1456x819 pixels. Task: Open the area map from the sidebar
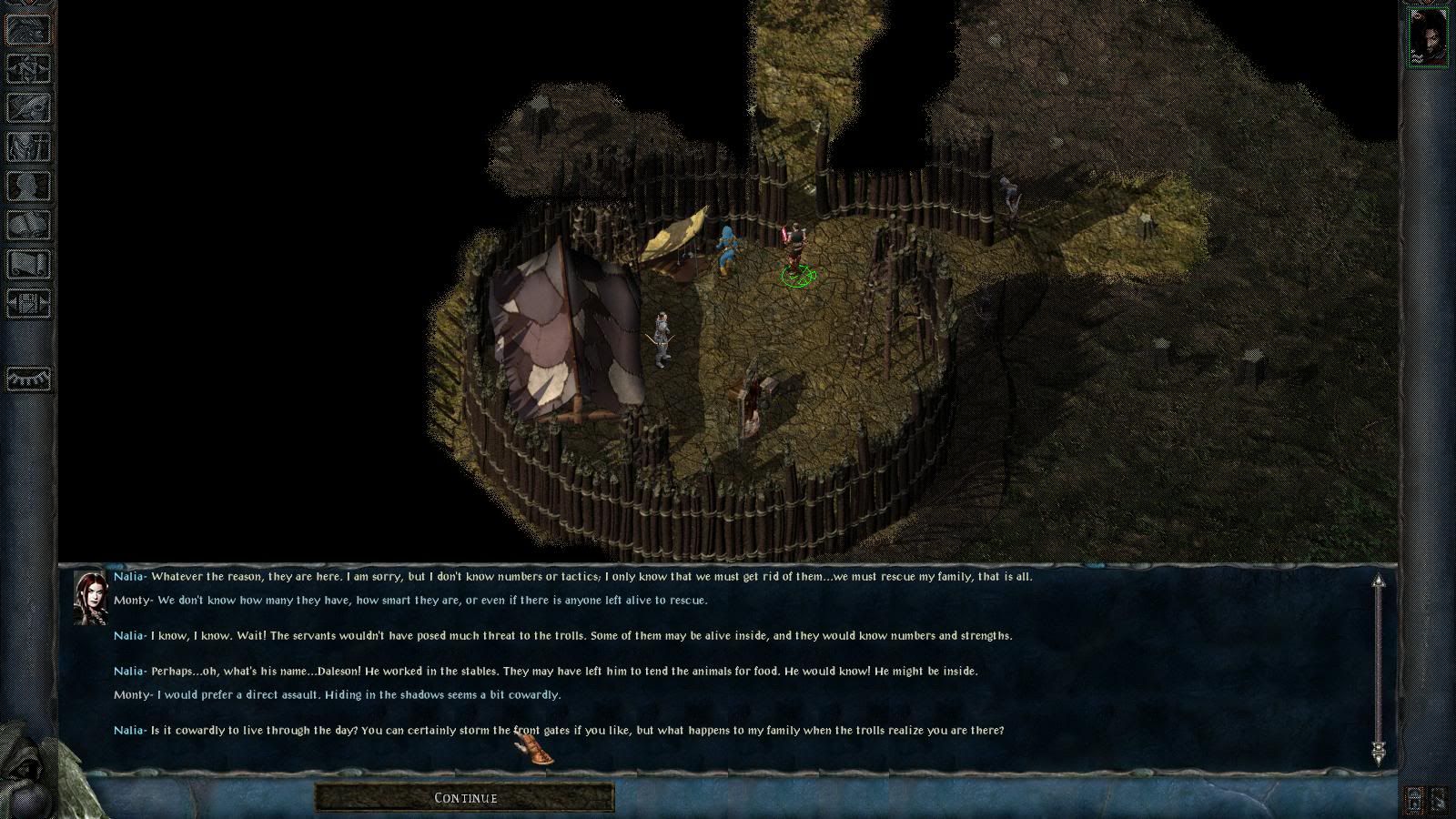[28, 68]
